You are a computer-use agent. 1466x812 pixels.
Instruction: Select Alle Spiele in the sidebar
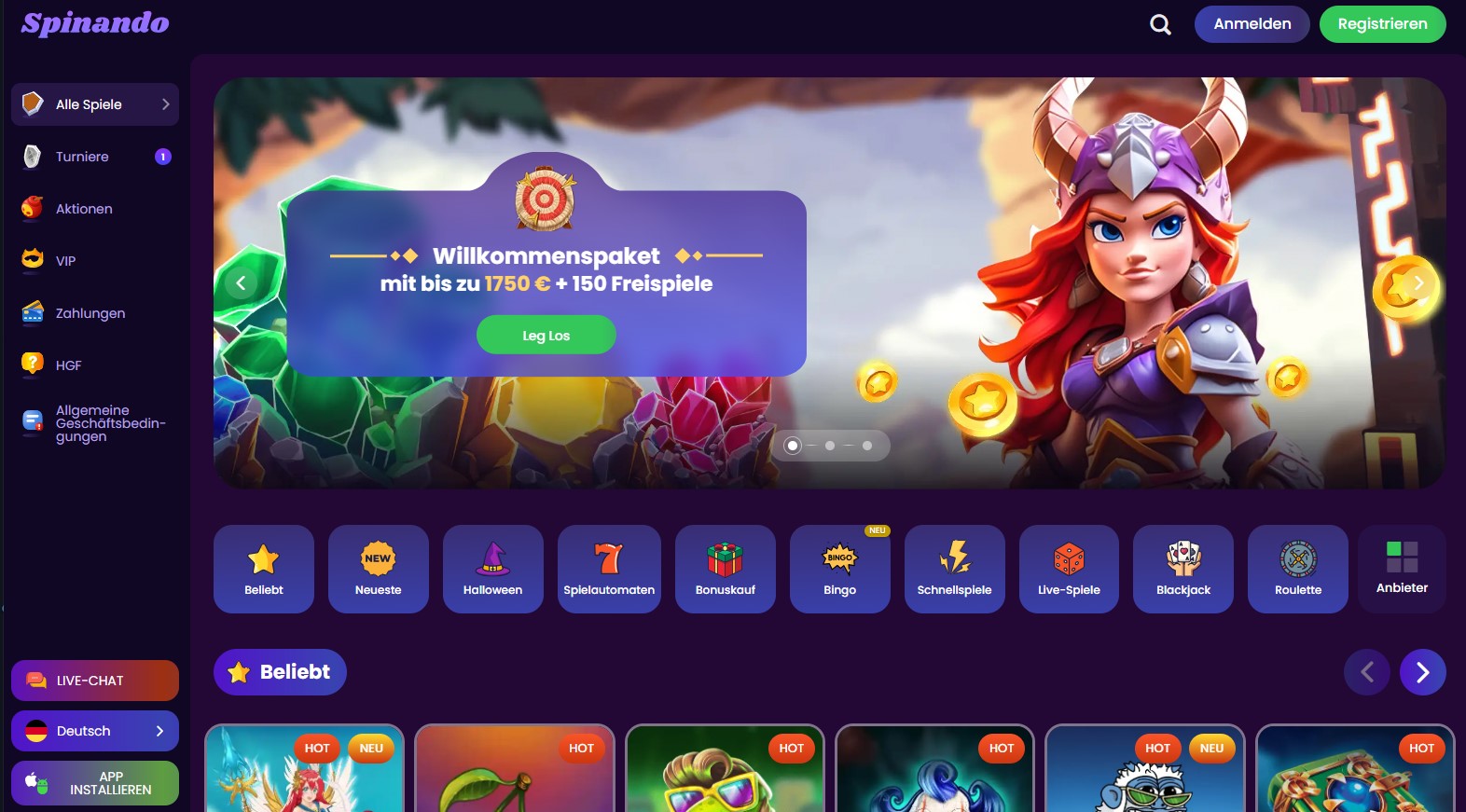click(x=95, y=104)
